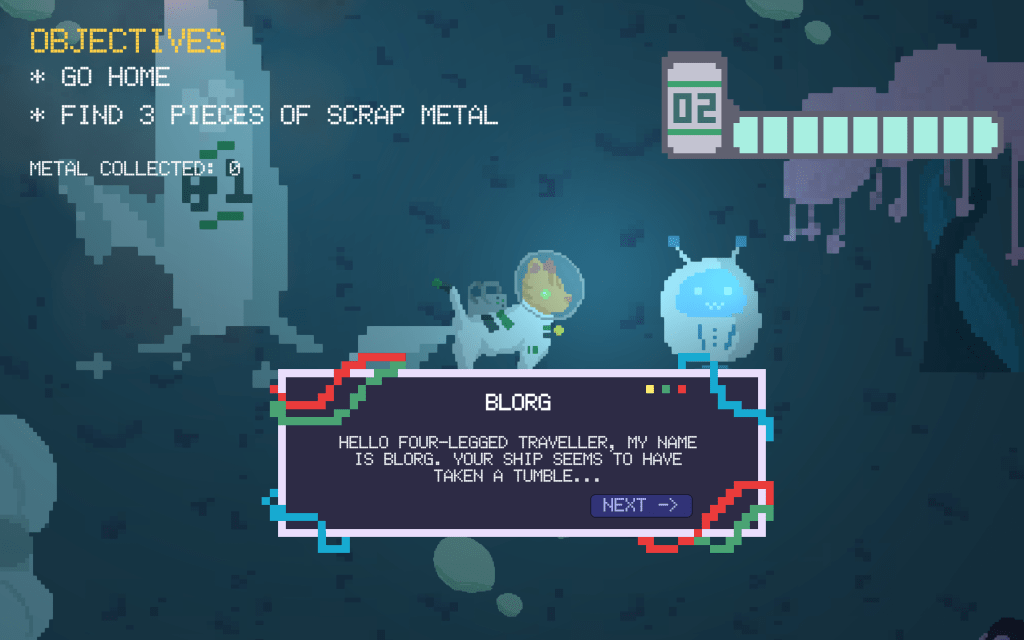Select the scrap metal objective entry

264,115
